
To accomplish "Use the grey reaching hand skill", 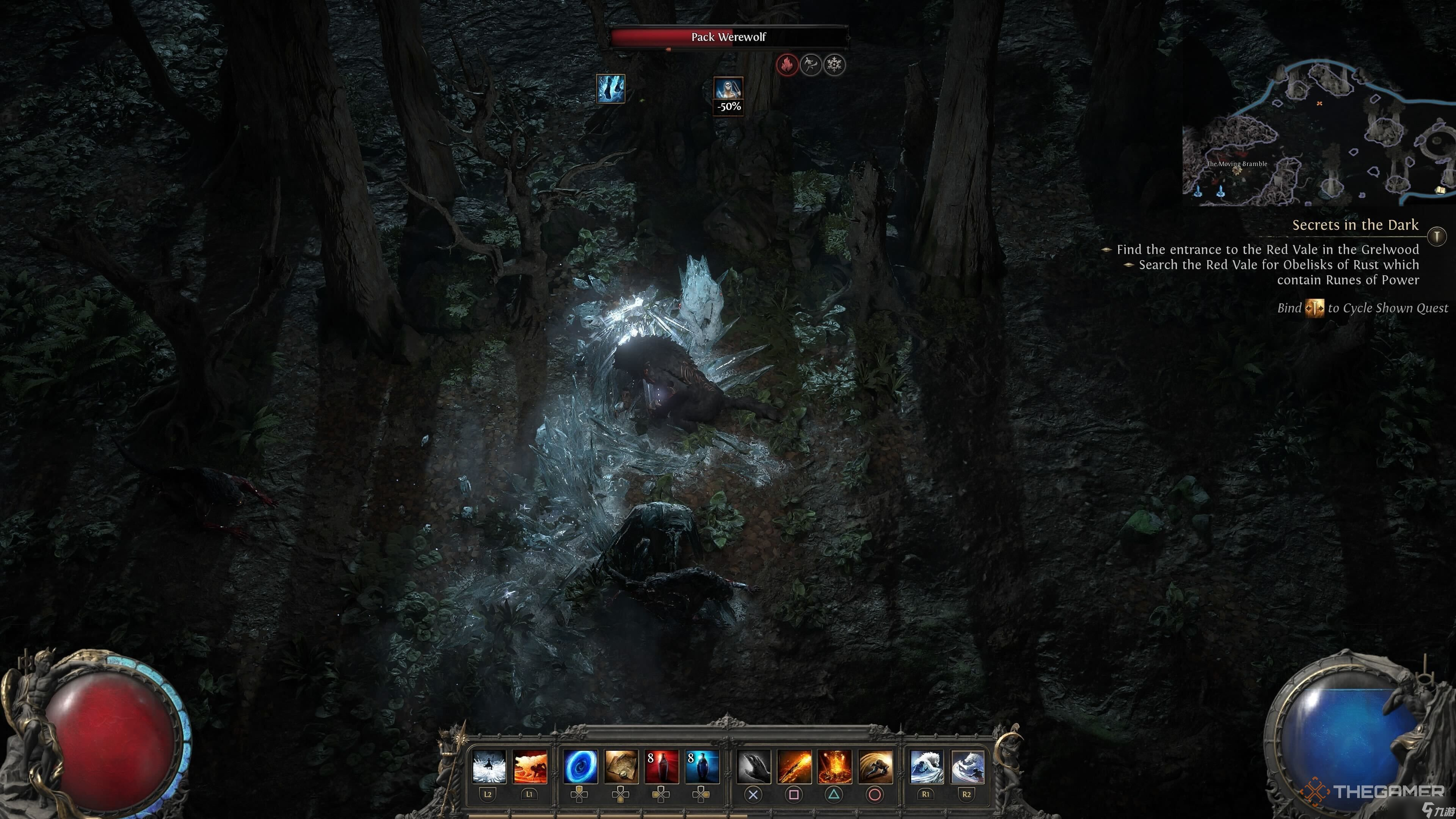I will (x=753, y=766).
